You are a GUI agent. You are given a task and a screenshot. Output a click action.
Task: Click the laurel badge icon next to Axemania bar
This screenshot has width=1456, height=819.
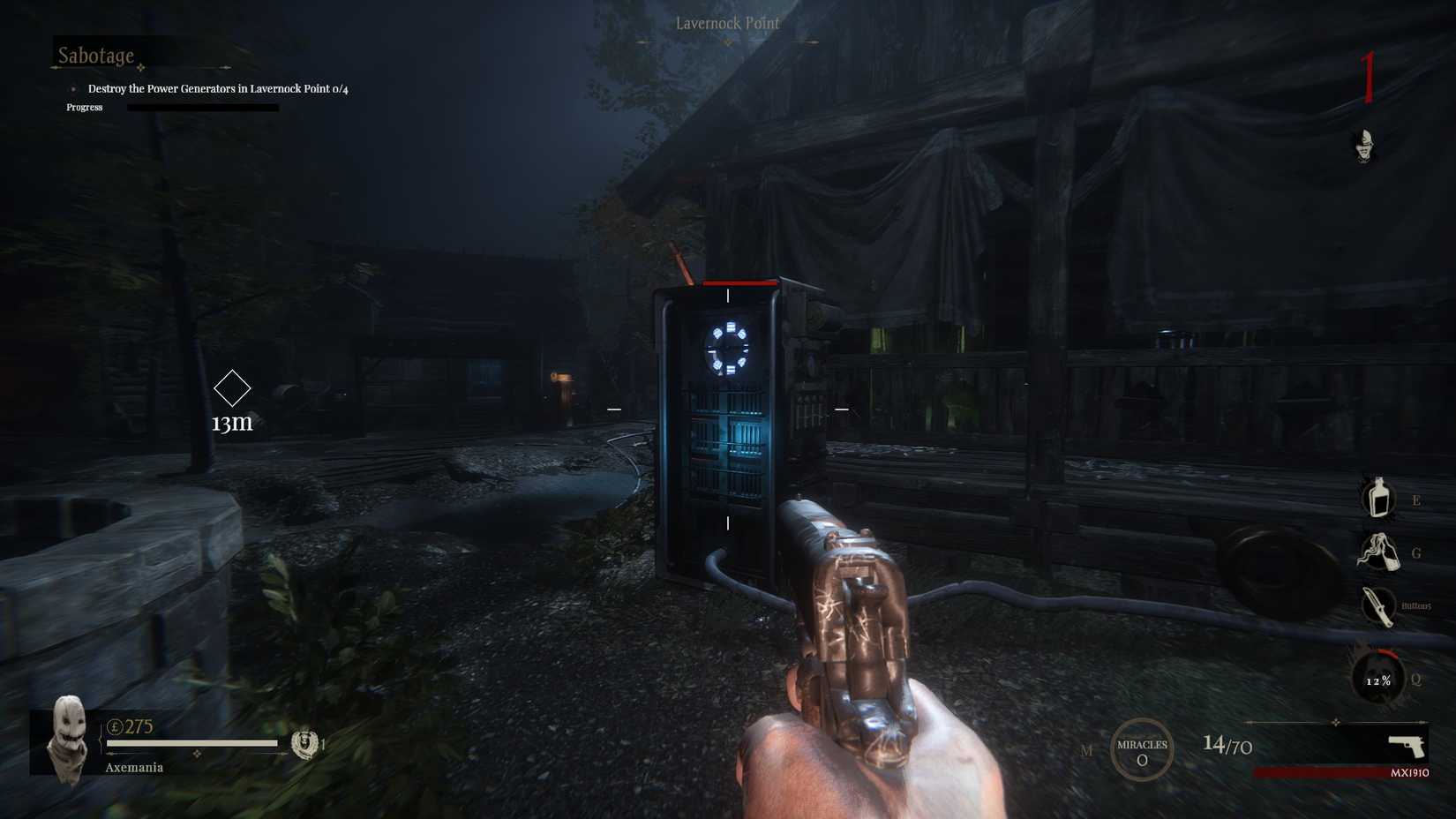[x=305, y=744]
